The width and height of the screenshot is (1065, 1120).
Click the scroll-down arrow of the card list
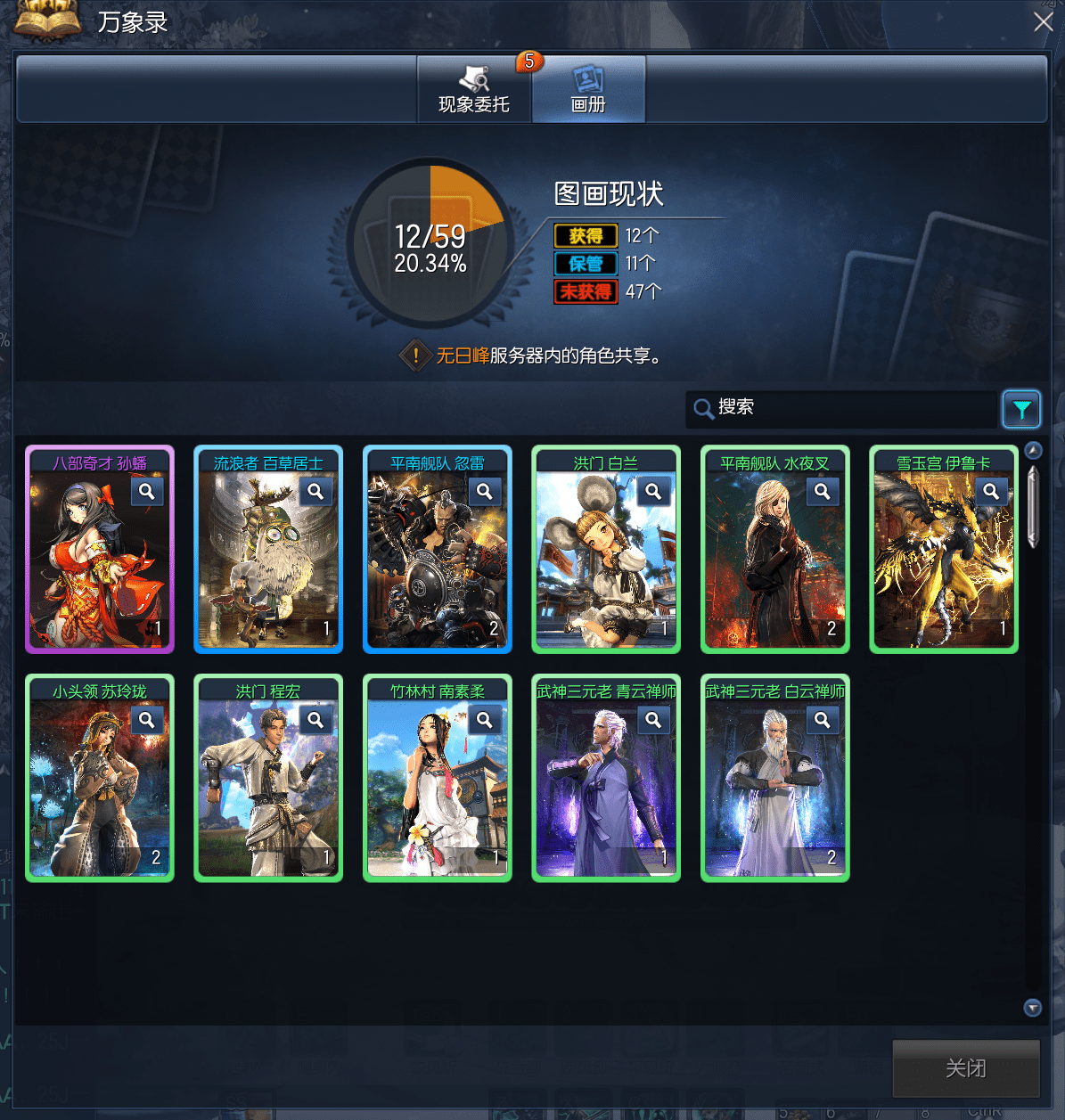tap(1033, 1008)
